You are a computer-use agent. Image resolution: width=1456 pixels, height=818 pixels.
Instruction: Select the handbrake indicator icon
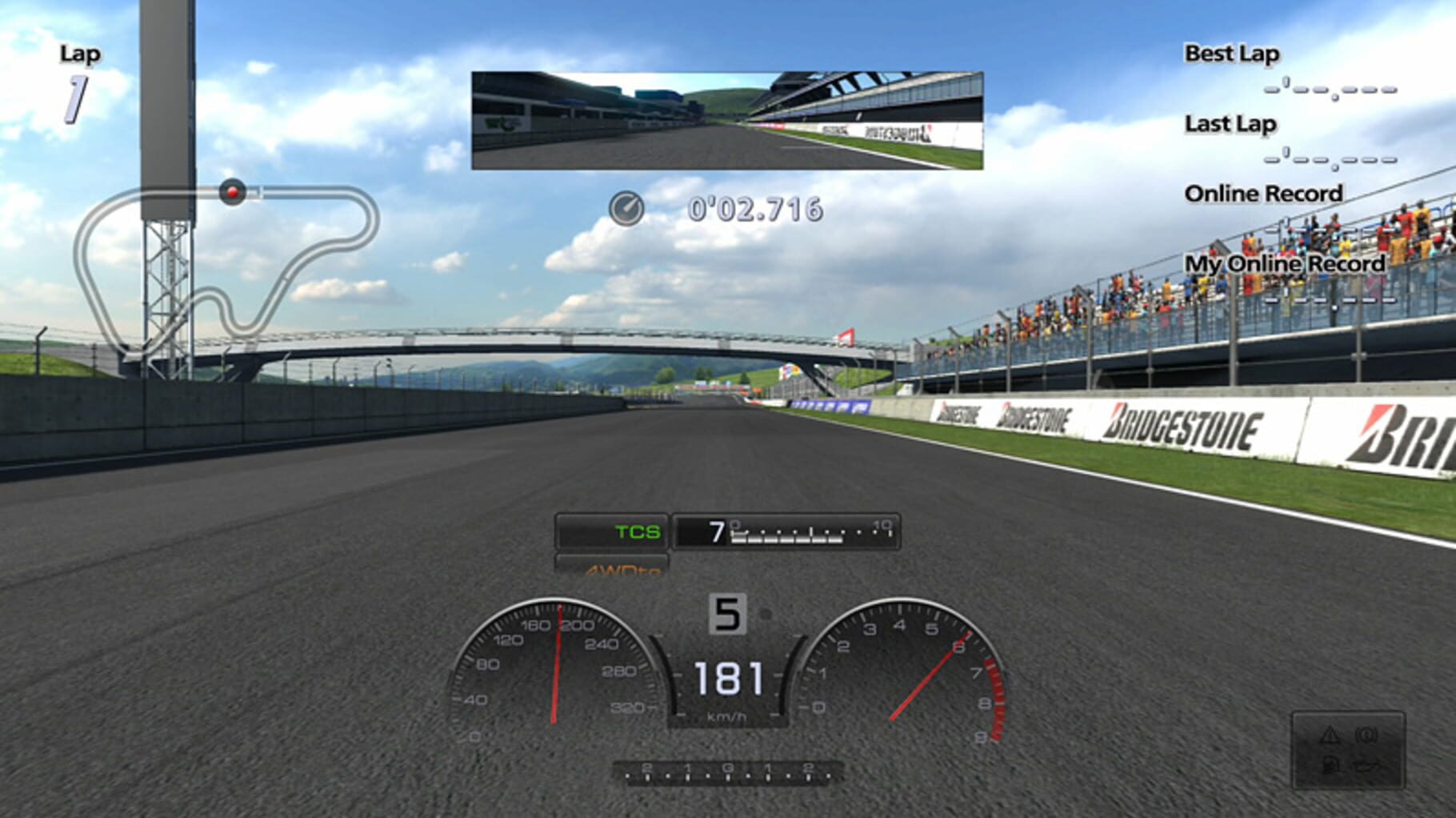[x=1366, y=734]
